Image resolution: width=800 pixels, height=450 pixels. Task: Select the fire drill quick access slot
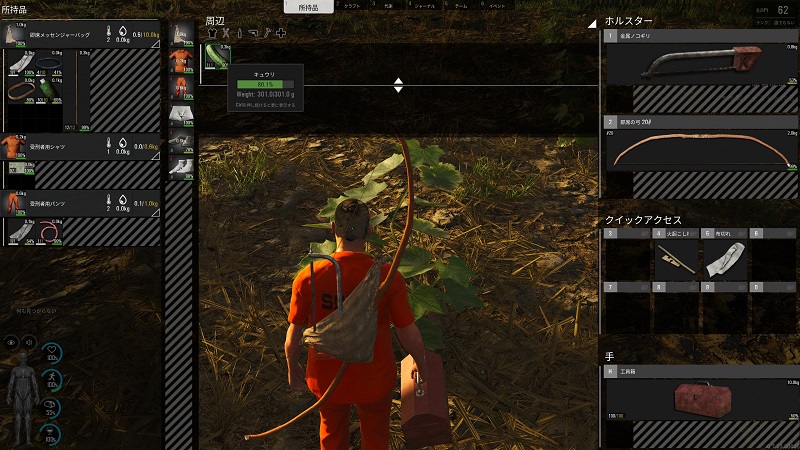(676, 259)
